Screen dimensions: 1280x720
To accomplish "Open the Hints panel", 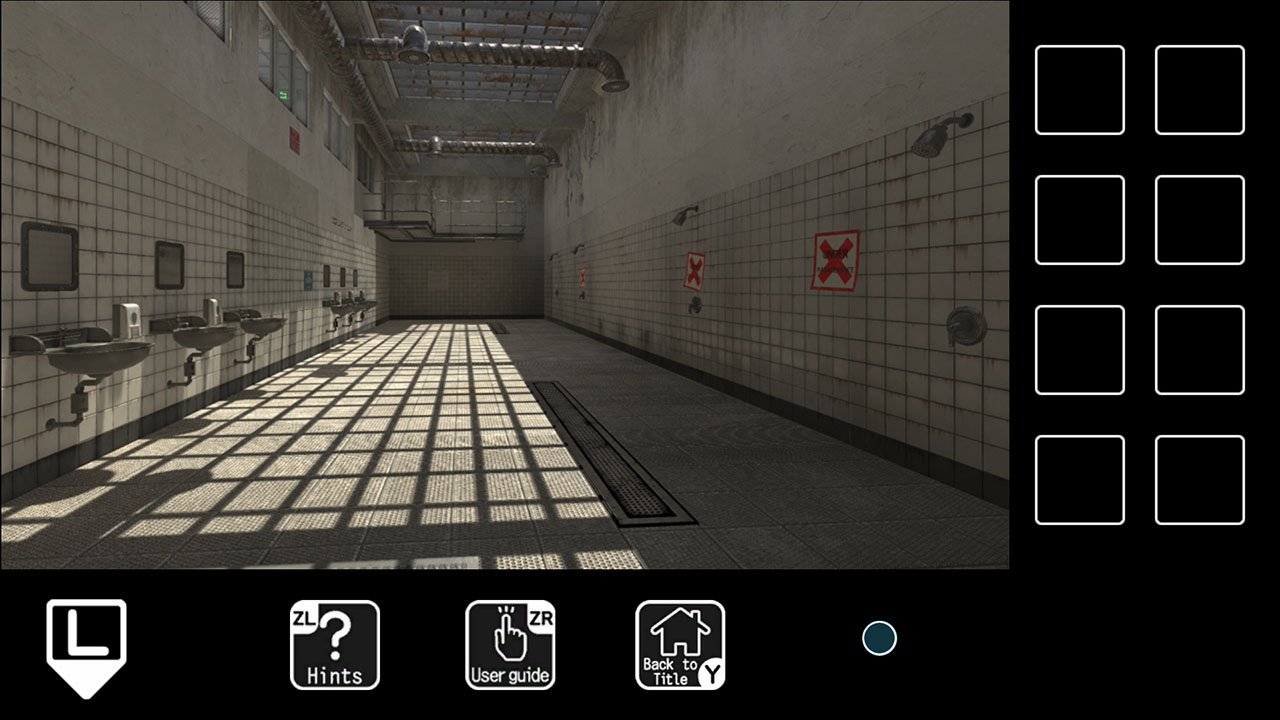I will [334, 645].
